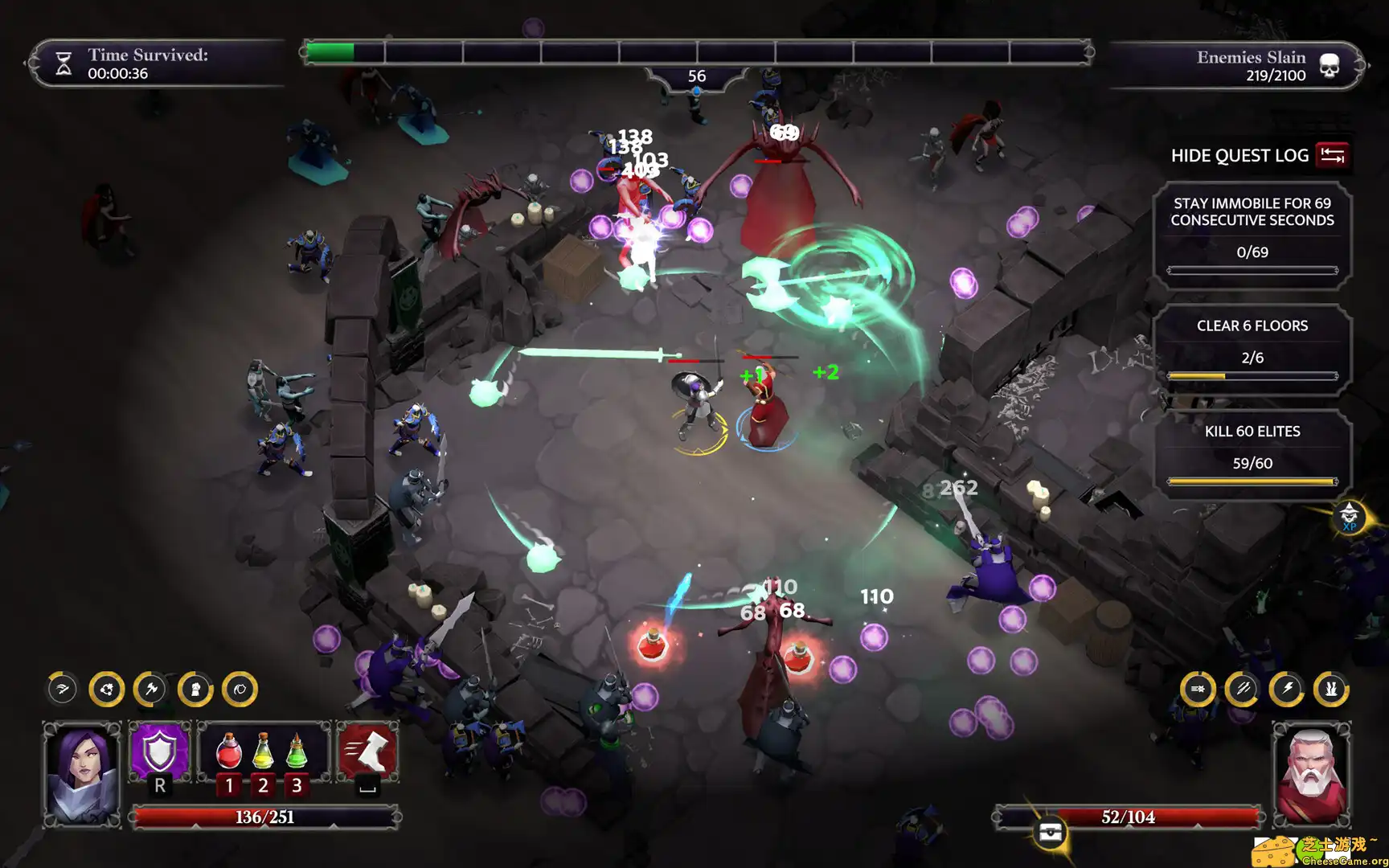Click the projectile burst skill icon bottom right
Viewport: 1389px width, 868px height.
pyautogui.click(x=1197, y=690)
